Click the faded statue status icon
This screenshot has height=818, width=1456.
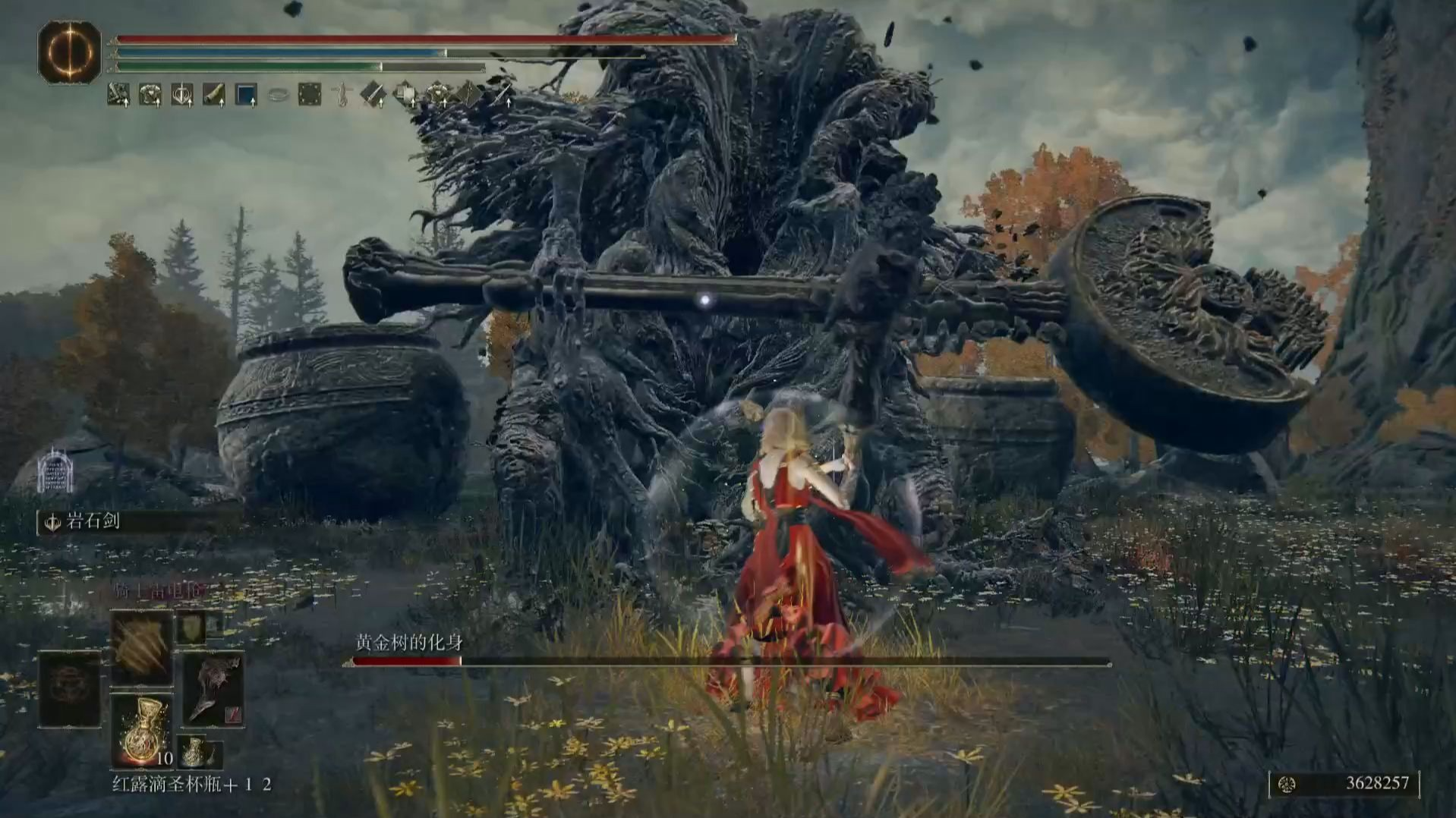point(342,95)
